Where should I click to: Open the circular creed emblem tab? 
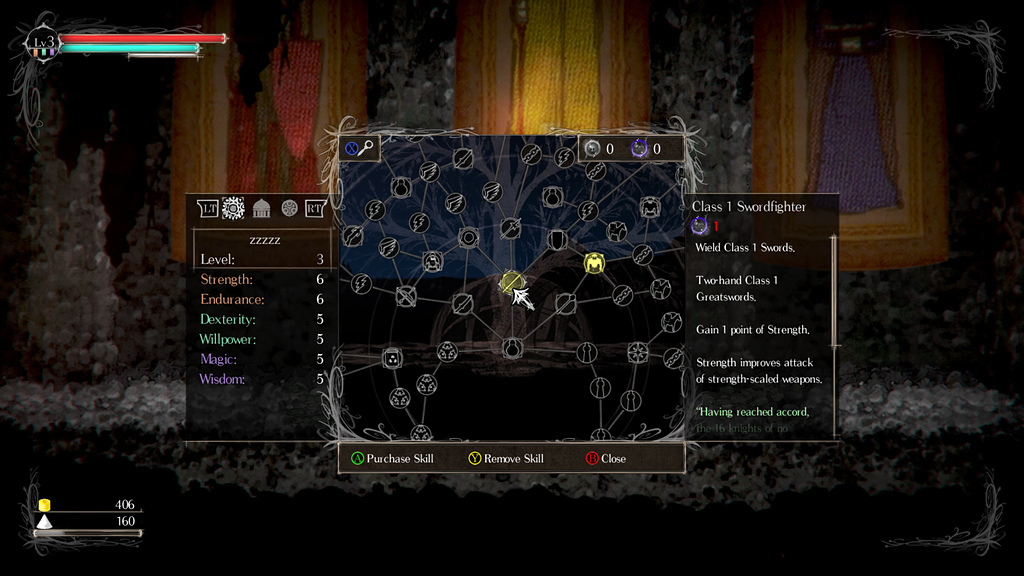point(289,208)
